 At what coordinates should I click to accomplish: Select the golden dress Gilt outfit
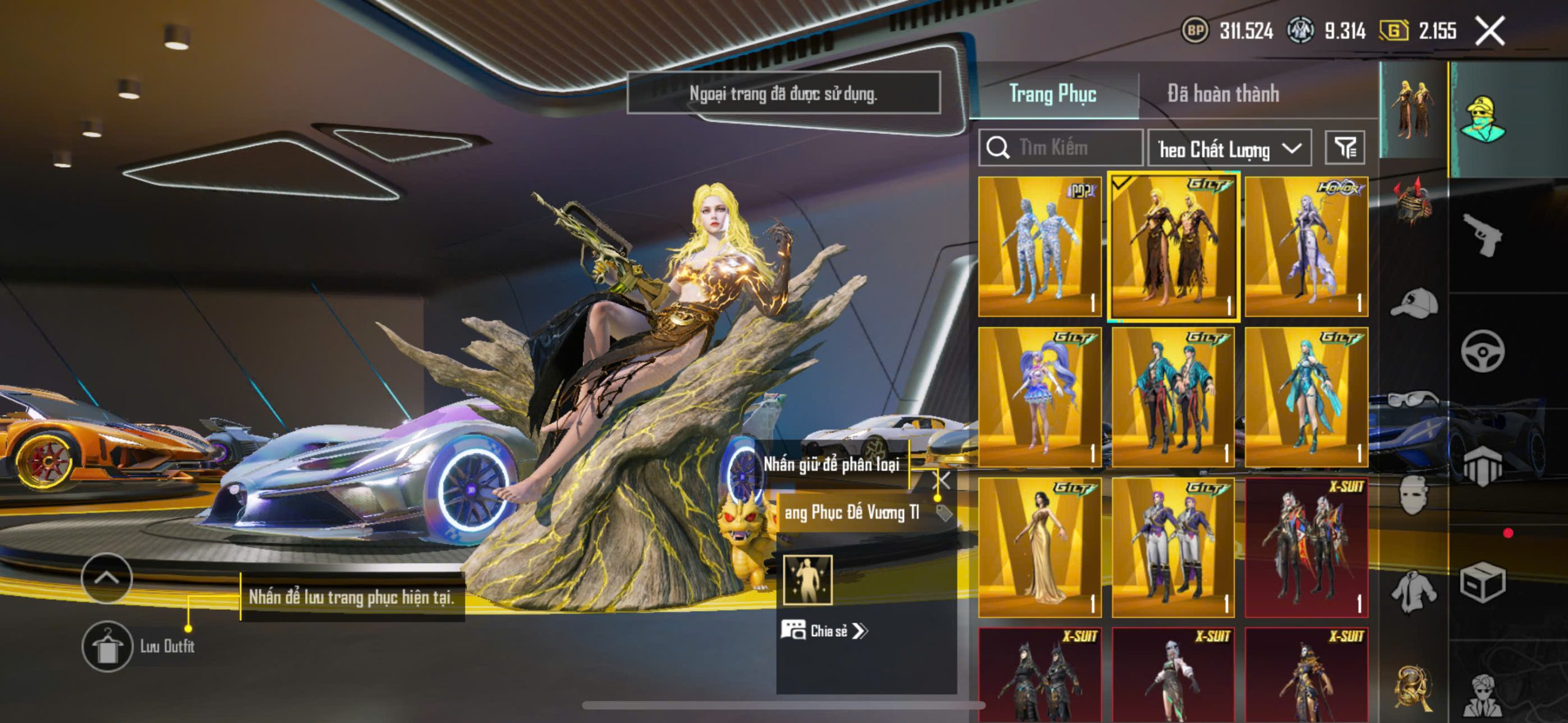click(1039, 547)
